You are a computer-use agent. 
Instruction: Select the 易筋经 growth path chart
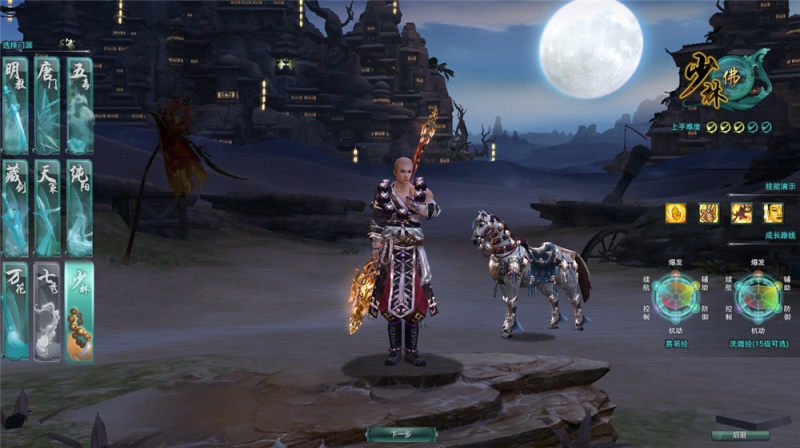(677, 298)
